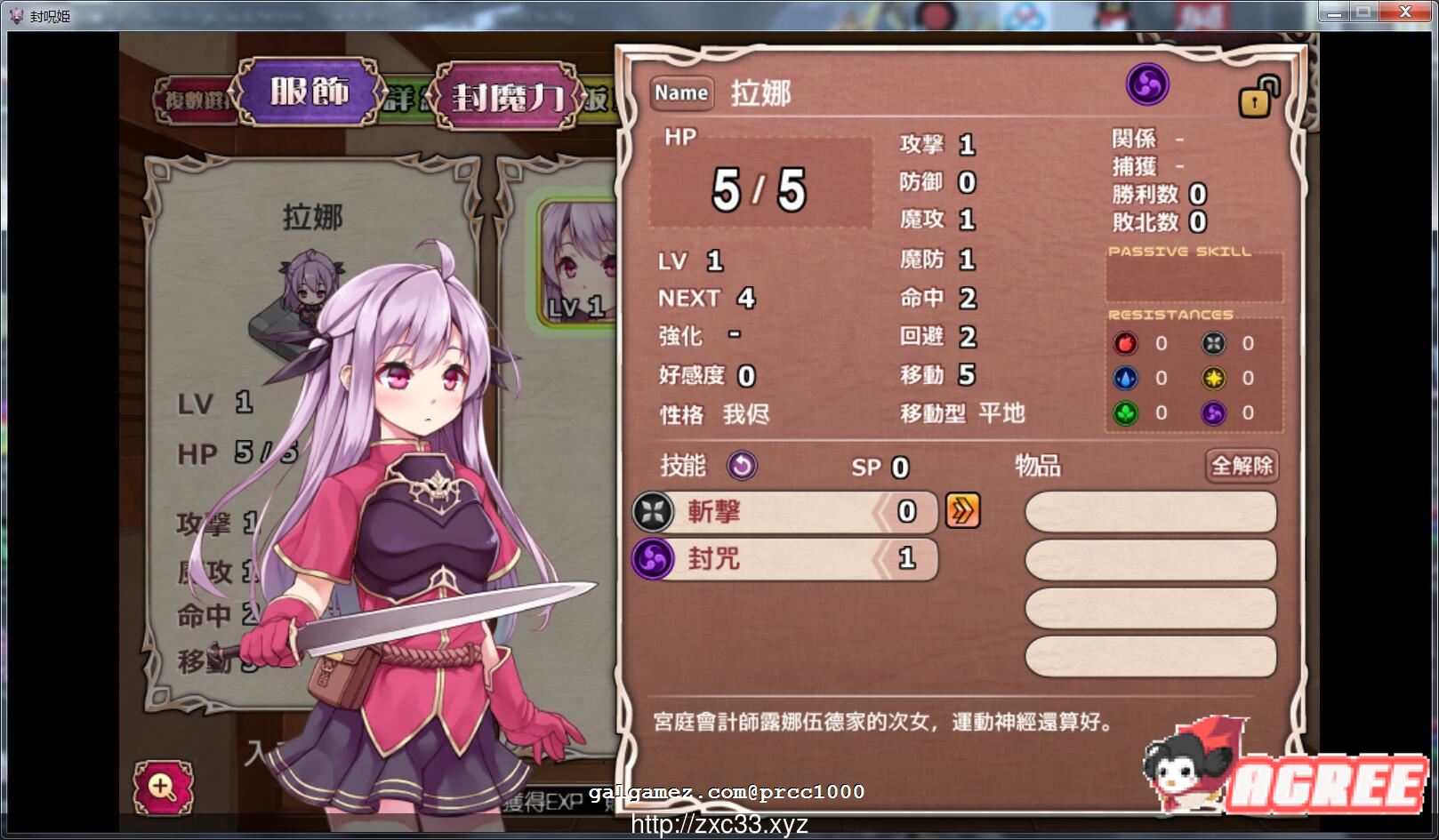Select the yellow light resistance icon
Image resolution: width=1439 pixels, height=840 pixels.
pyautogui.click(x=1215, y=378)
